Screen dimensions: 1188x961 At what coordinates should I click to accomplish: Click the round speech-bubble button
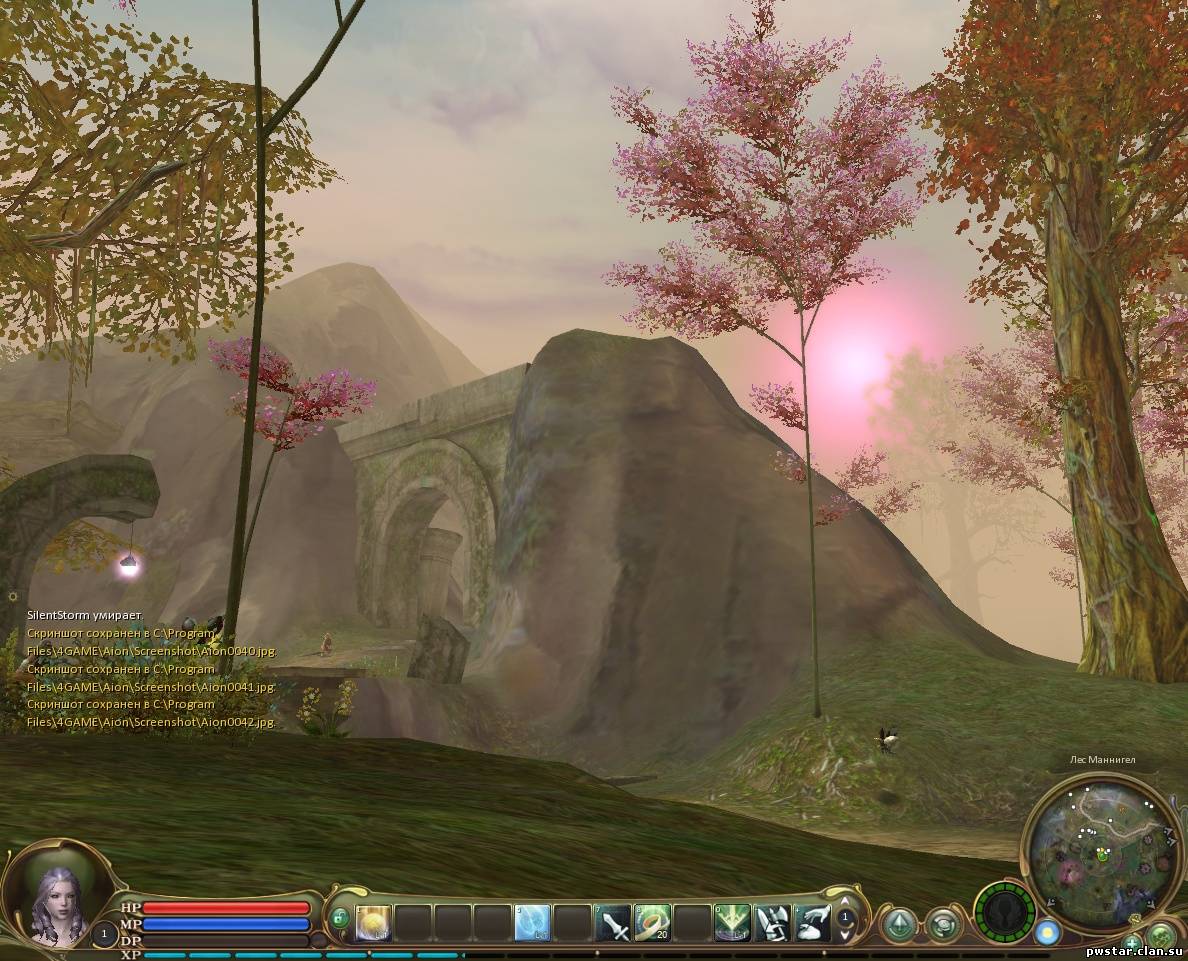pyautogui.click(x=943, y=924)
